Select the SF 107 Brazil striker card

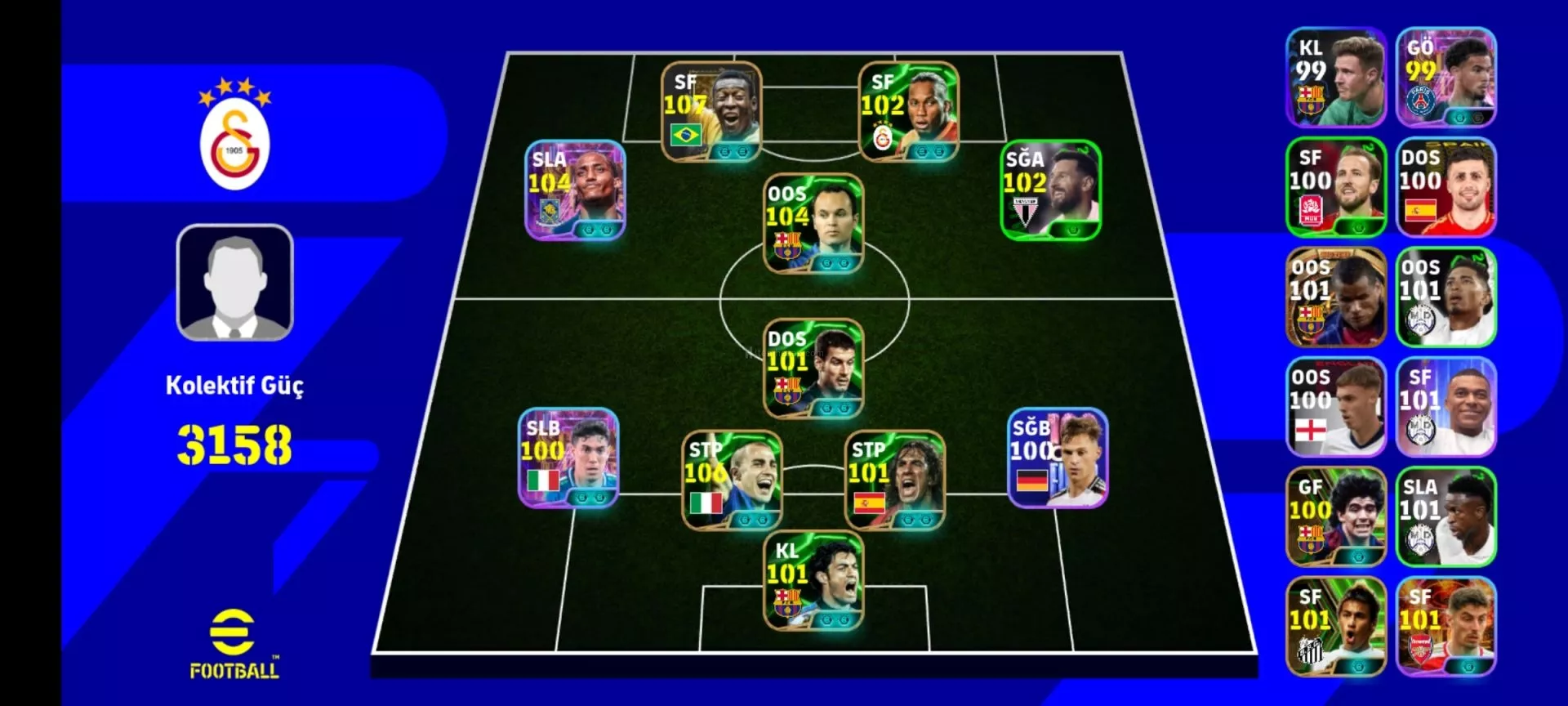click(710, 111)
